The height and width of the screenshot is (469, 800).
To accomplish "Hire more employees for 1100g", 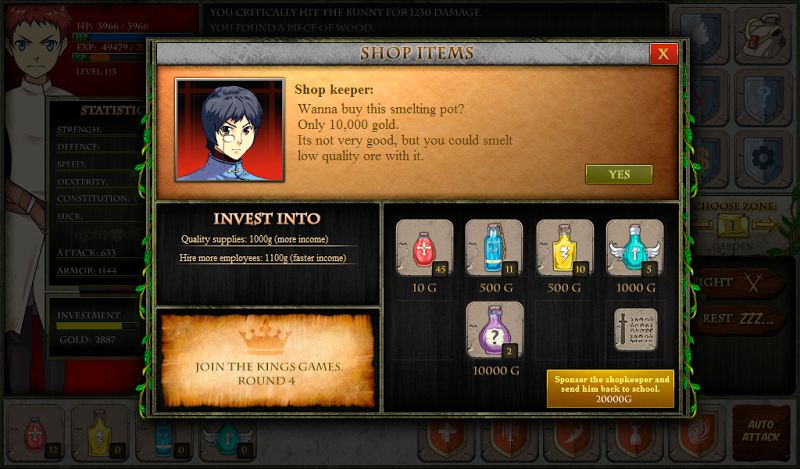I will (266, 258).
